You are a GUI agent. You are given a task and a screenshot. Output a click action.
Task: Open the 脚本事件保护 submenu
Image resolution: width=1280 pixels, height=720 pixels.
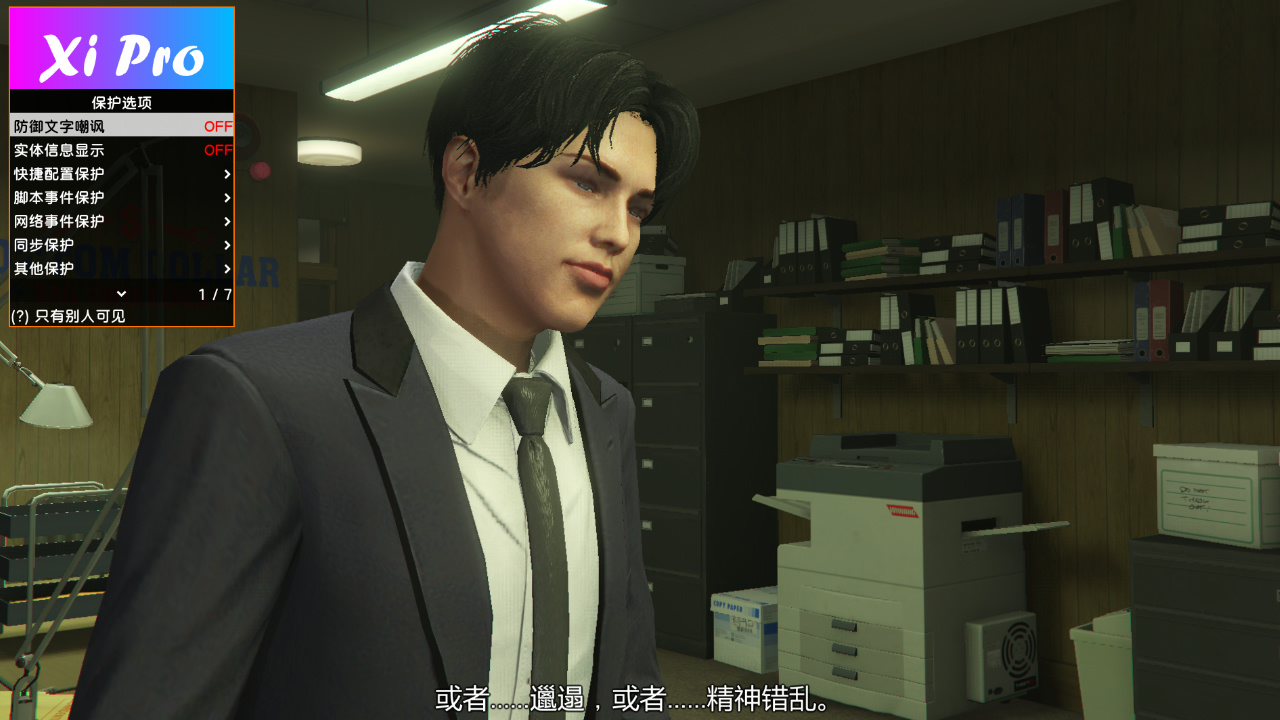[121, 198]
